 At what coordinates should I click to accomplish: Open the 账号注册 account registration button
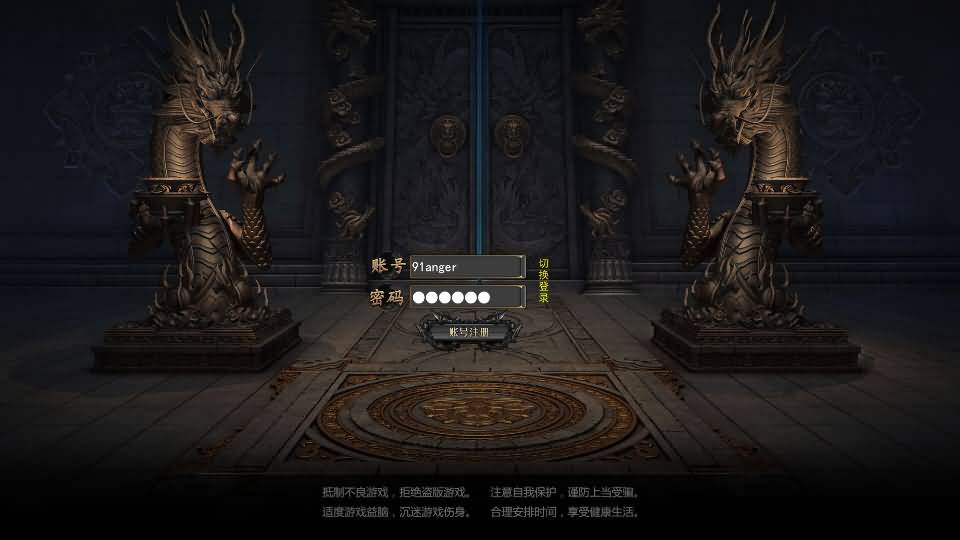pos(469,332)
